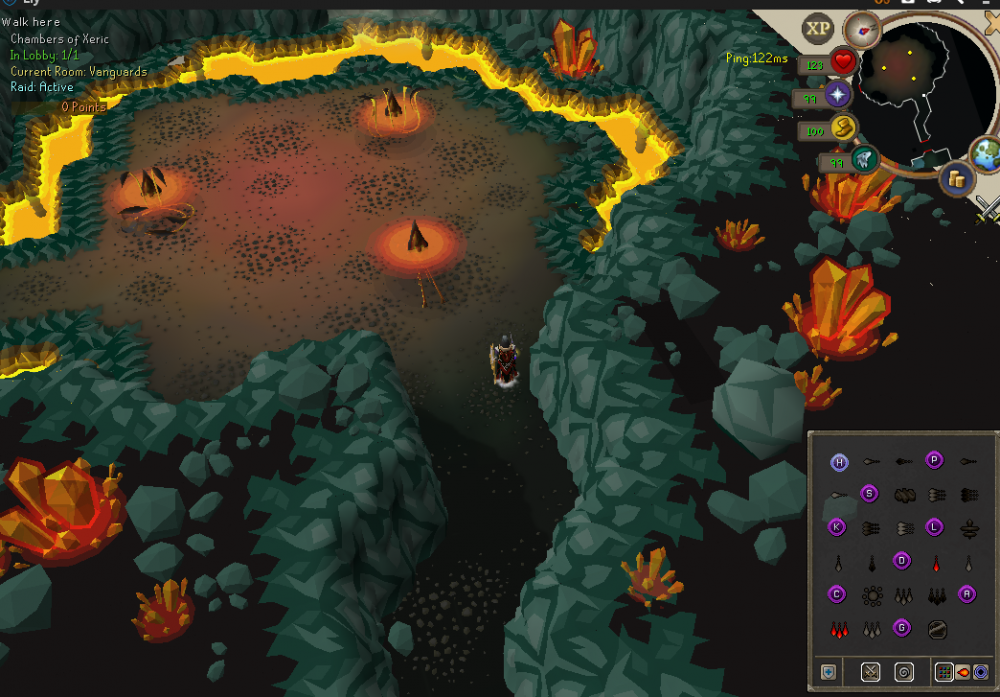Activate quick prayers via the prayer orb
Image resolution: width=1000 pixels, height=697 pixels.
(x=837, y=96)
